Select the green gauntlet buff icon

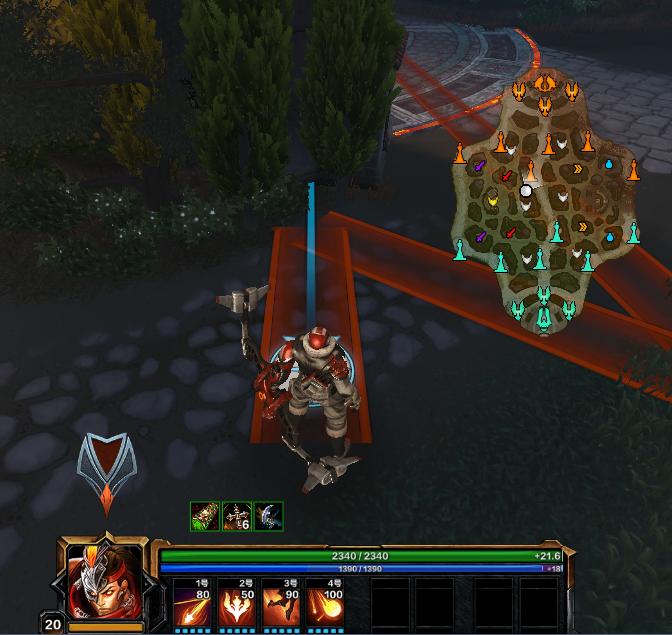204,515
